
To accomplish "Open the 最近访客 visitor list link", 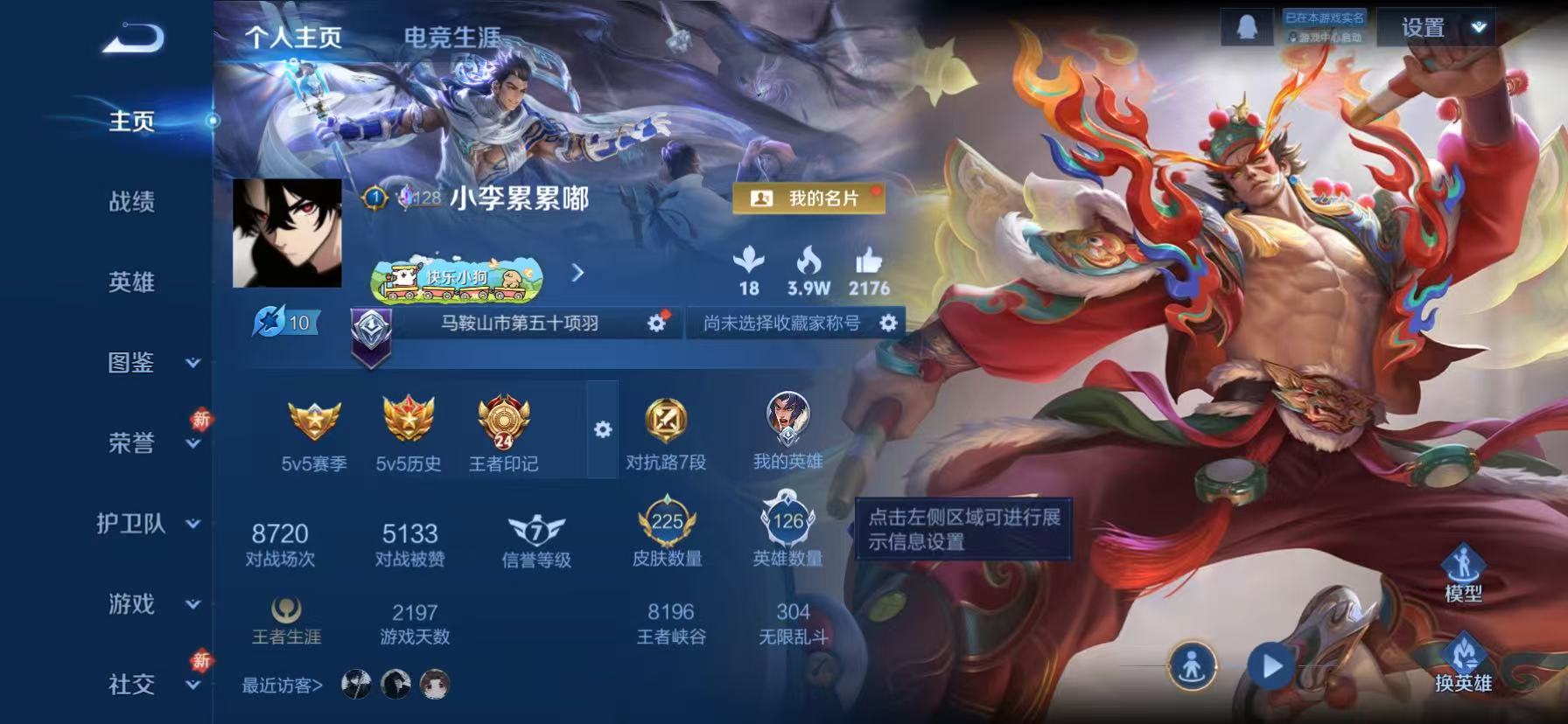I will (x=281, y=686).
